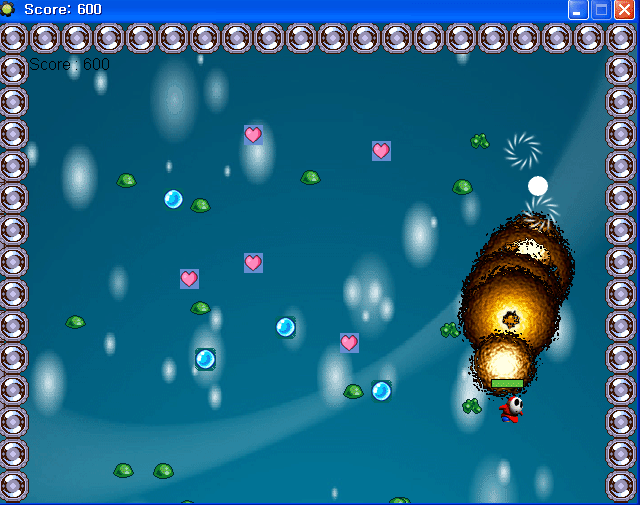Minimize the game window
Viewport: 640px width, 505px height.
tap(578, 10)
